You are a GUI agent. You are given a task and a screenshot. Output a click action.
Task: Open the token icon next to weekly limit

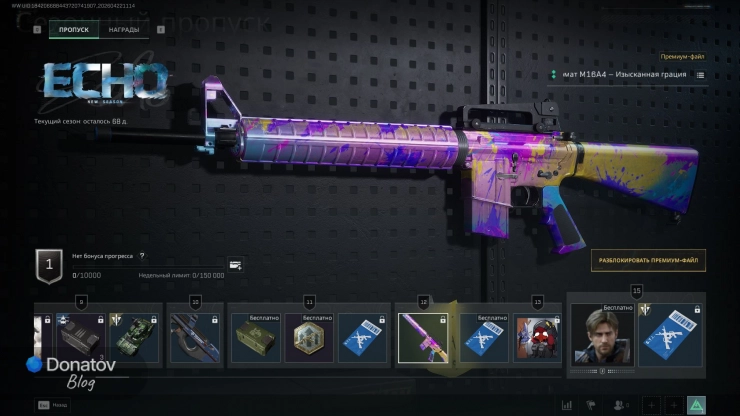point(235,265)
